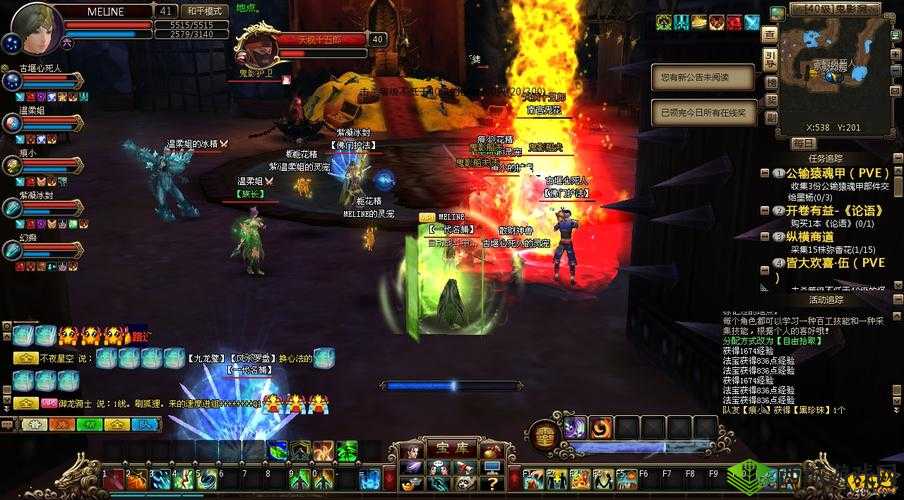Image resolution: width=904 pixels, height=500 pixels.
Task: Click the green leaf skill icon
Action: pos(277,451)
